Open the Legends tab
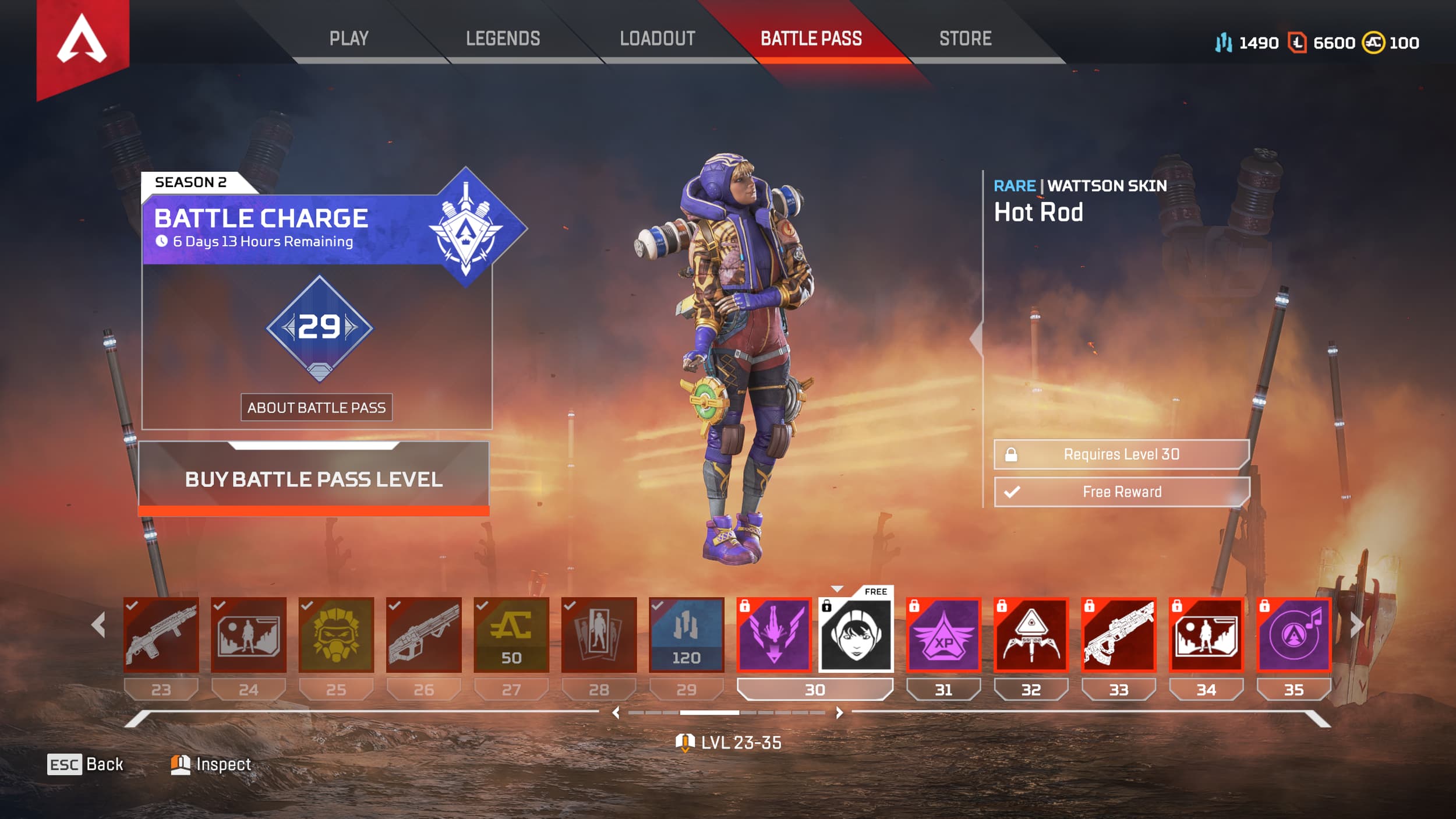 point(502,39)
